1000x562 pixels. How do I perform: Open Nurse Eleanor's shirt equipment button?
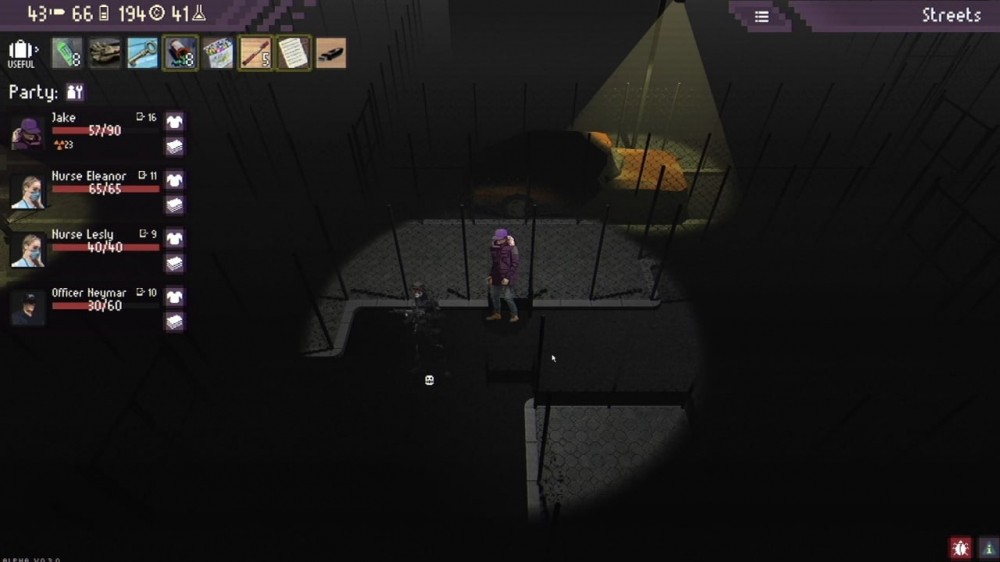pos(175,180)
